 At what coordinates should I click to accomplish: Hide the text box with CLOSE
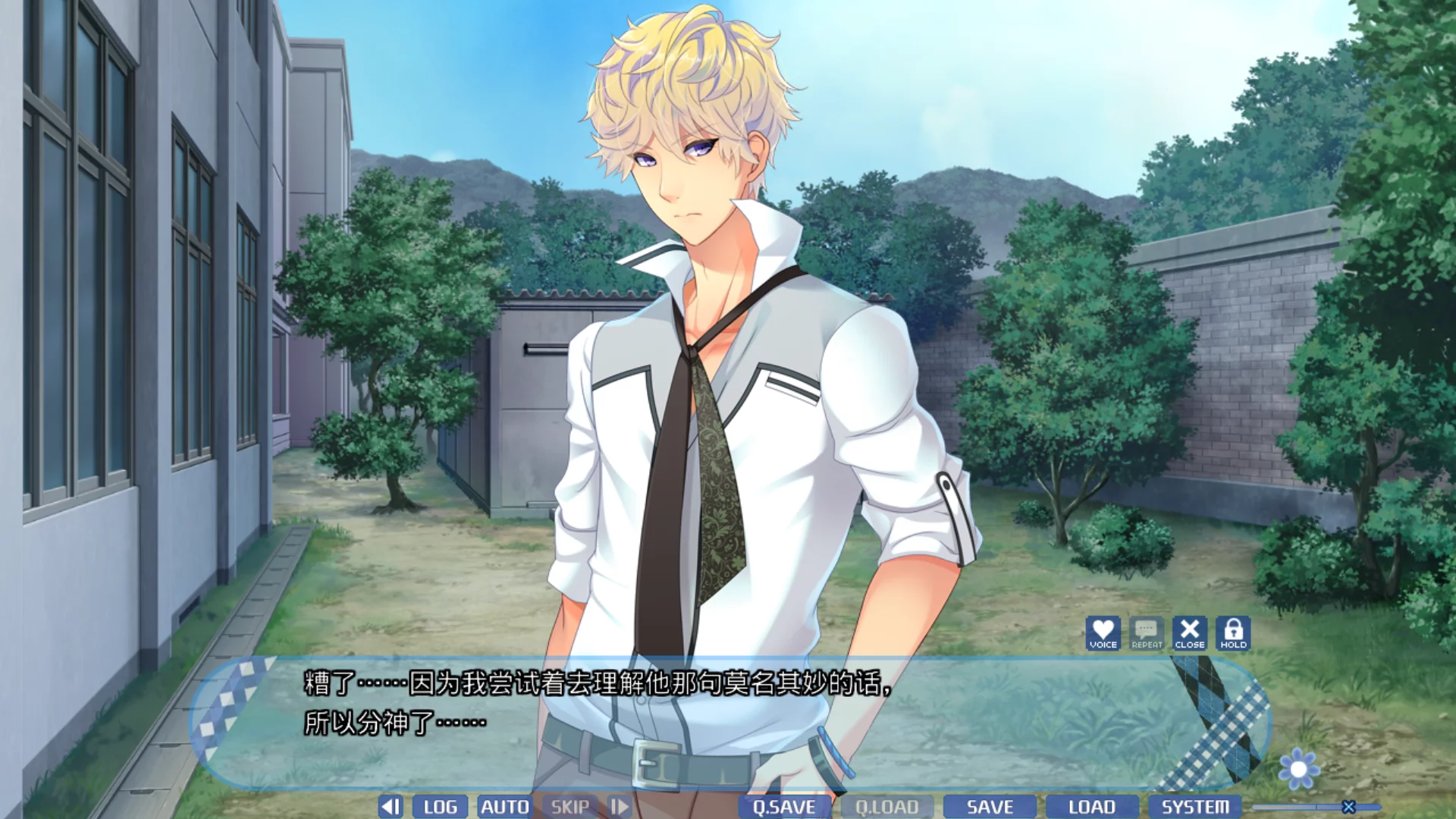[1190, 633]
